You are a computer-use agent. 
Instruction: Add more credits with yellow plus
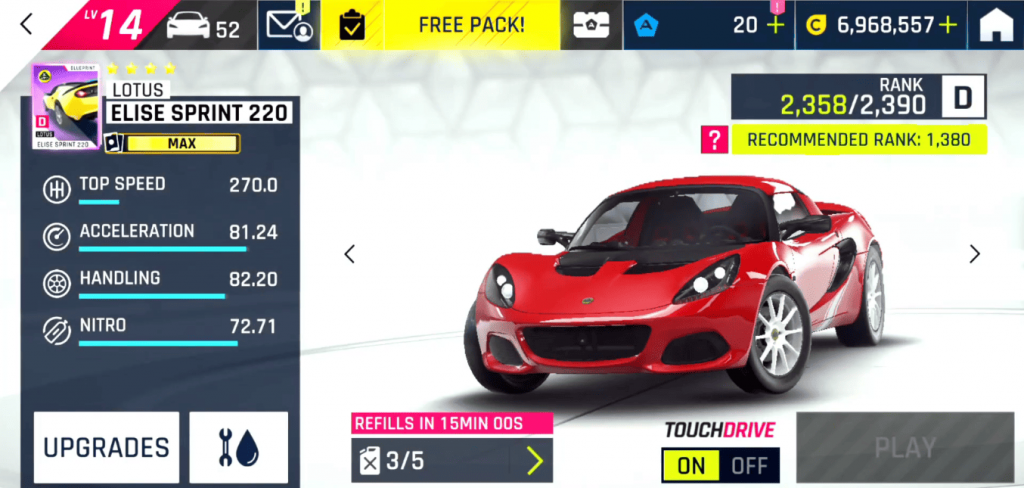click(947, 25)
